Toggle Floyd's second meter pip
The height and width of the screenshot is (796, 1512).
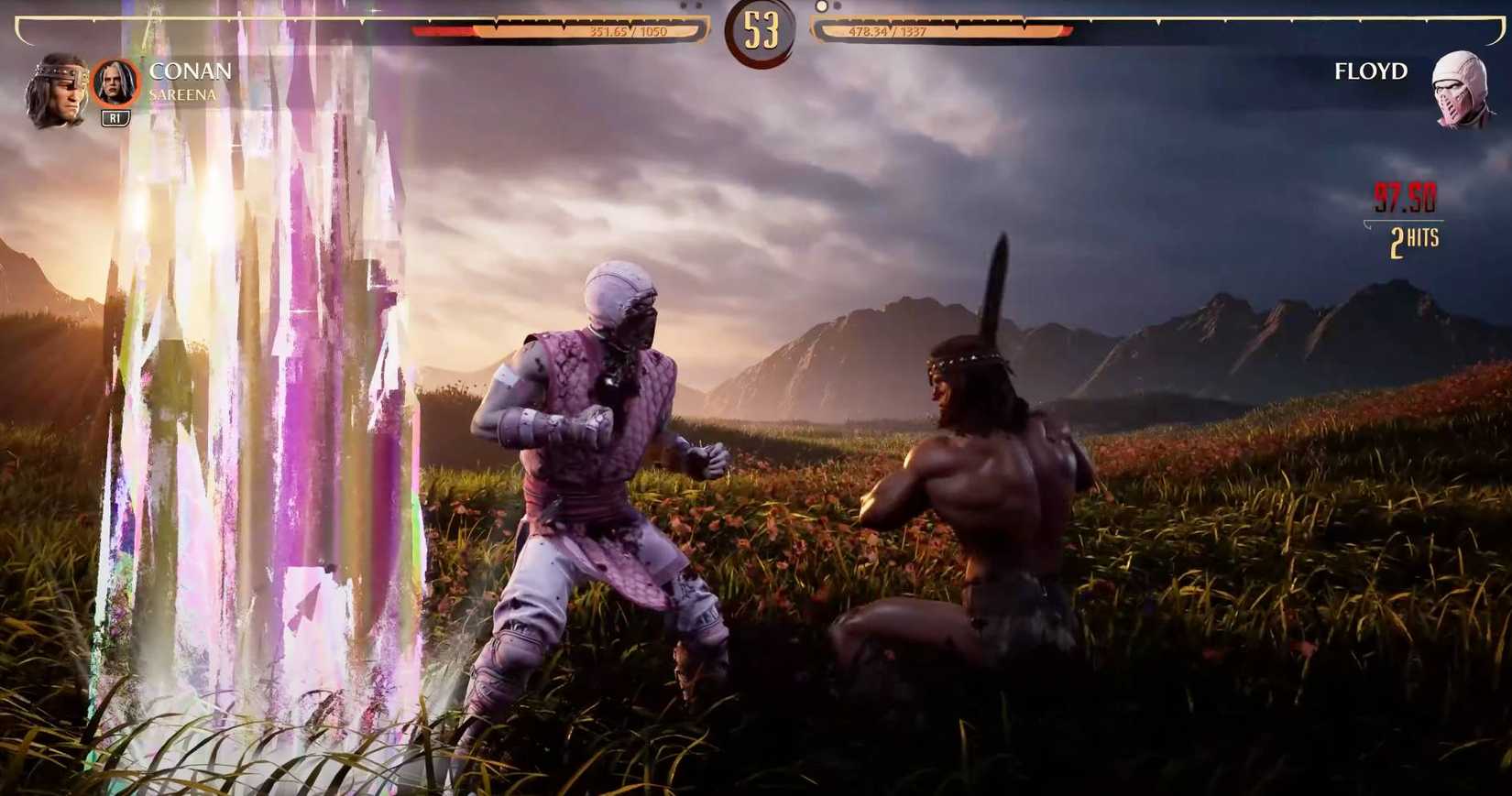point(835,8)
